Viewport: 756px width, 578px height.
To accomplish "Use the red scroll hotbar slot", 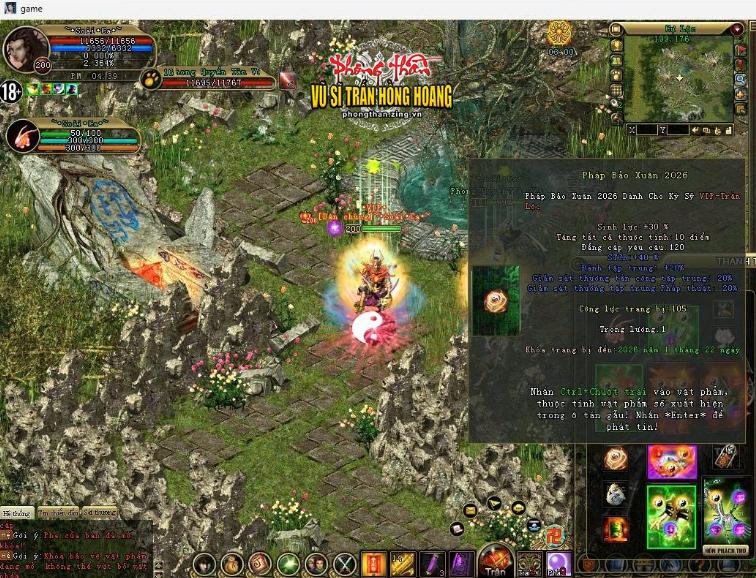I will point(373,564).
